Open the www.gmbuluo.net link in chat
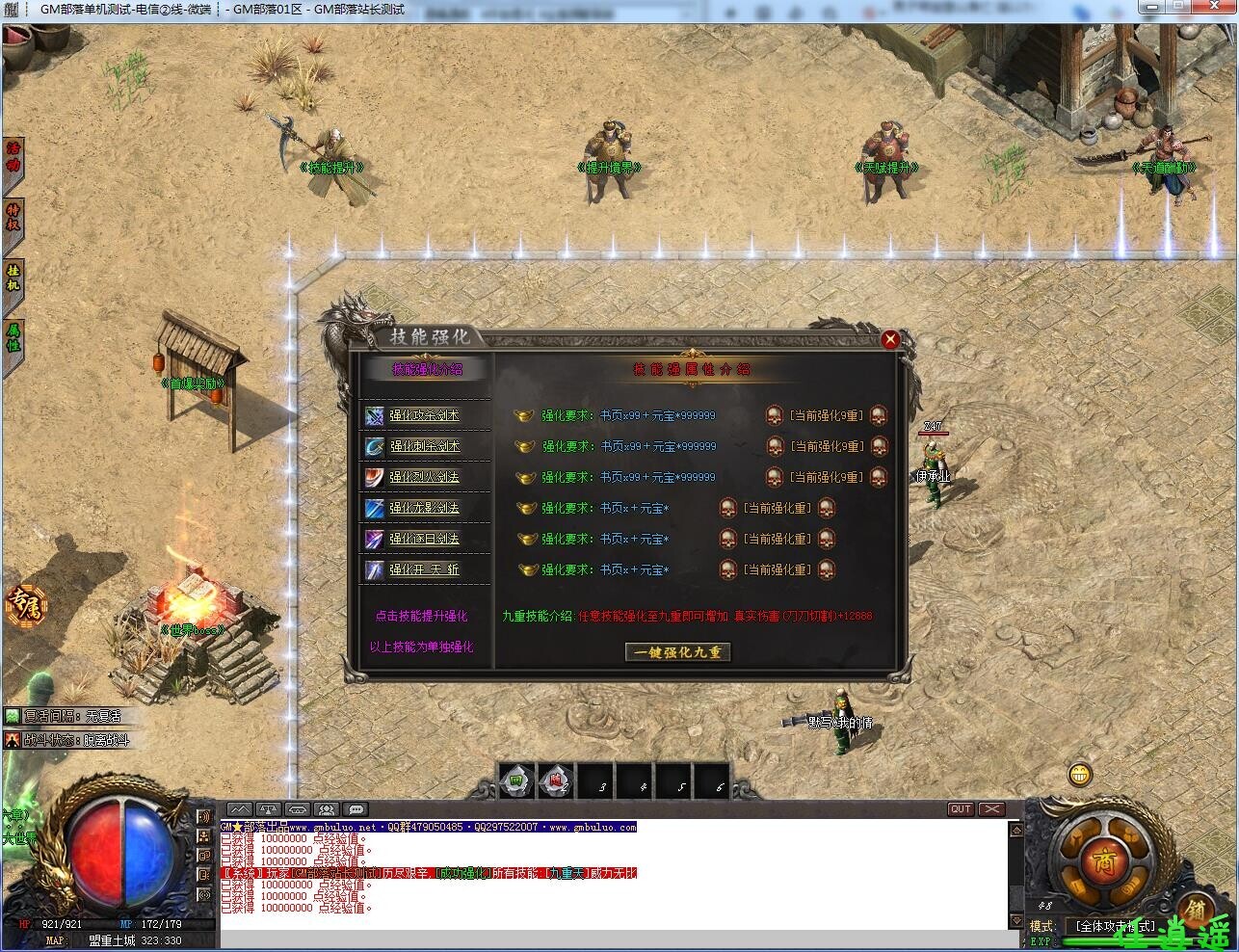The image size is (1239, 952). click(323, 826)
